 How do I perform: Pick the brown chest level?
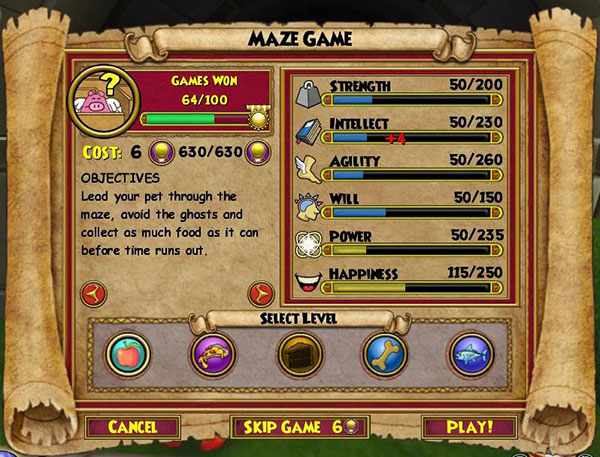[299, 354]
